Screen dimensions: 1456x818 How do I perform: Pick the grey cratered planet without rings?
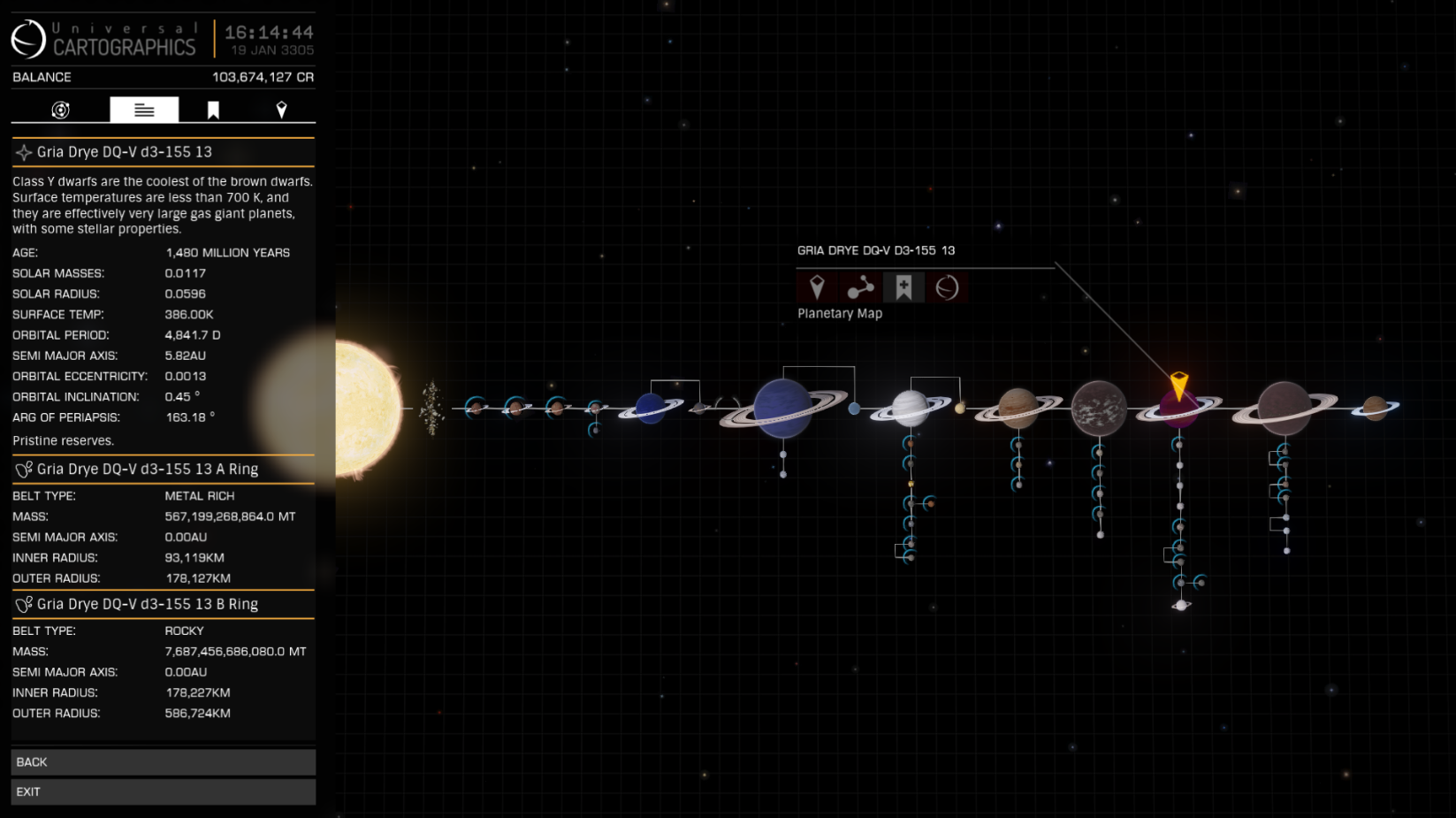(x=1099, y=409)
